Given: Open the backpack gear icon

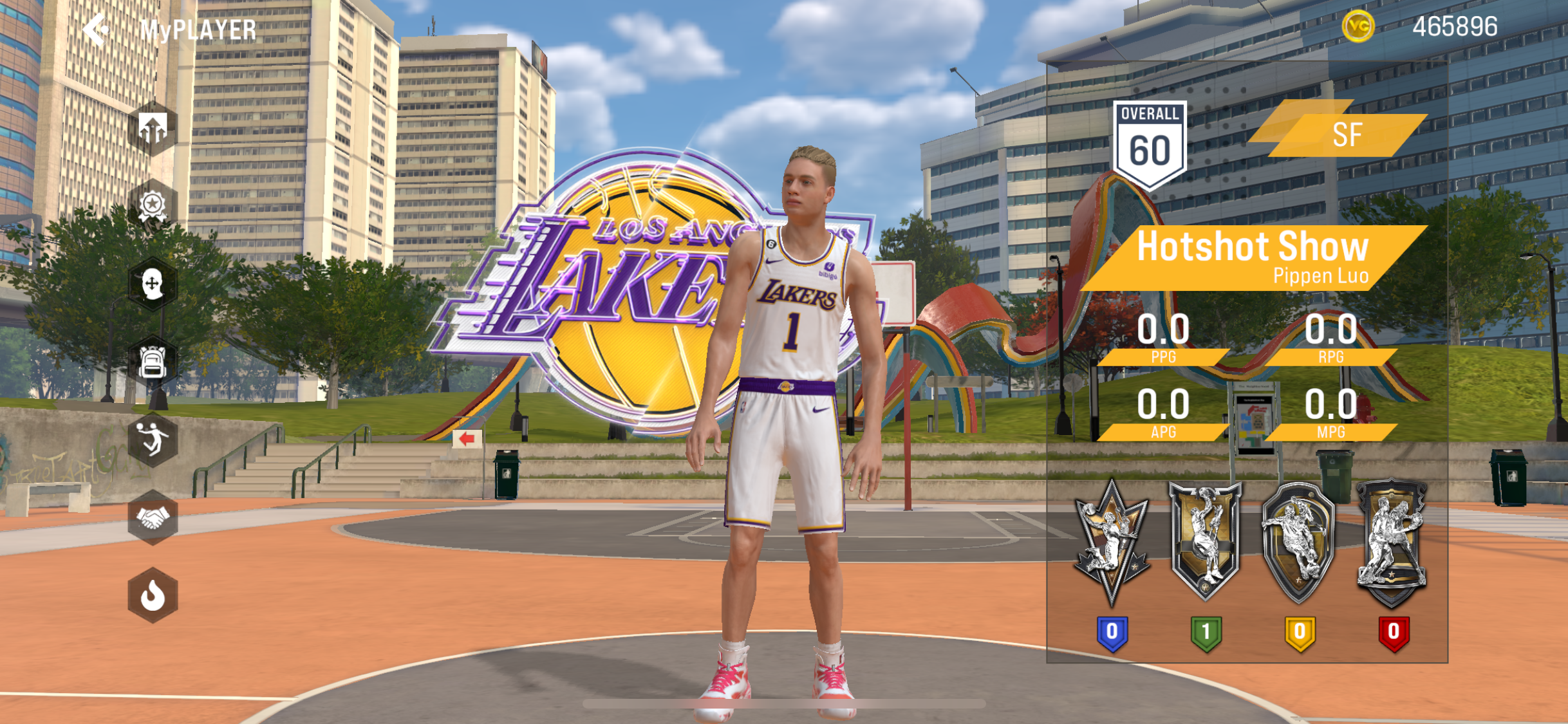Looking at the screenshot, I should (x=153, y=362).
